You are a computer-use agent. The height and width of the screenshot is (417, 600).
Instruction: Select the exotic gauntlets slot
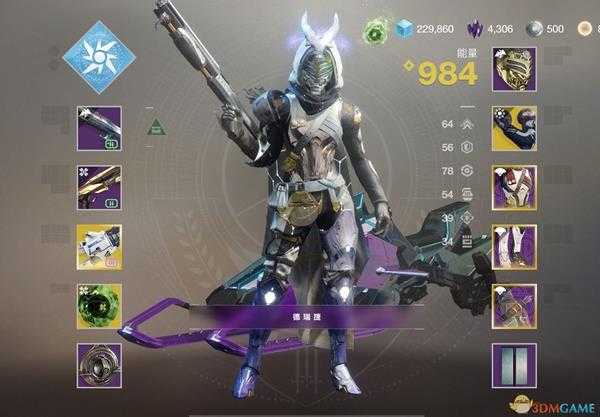click(x=514, y=128)
